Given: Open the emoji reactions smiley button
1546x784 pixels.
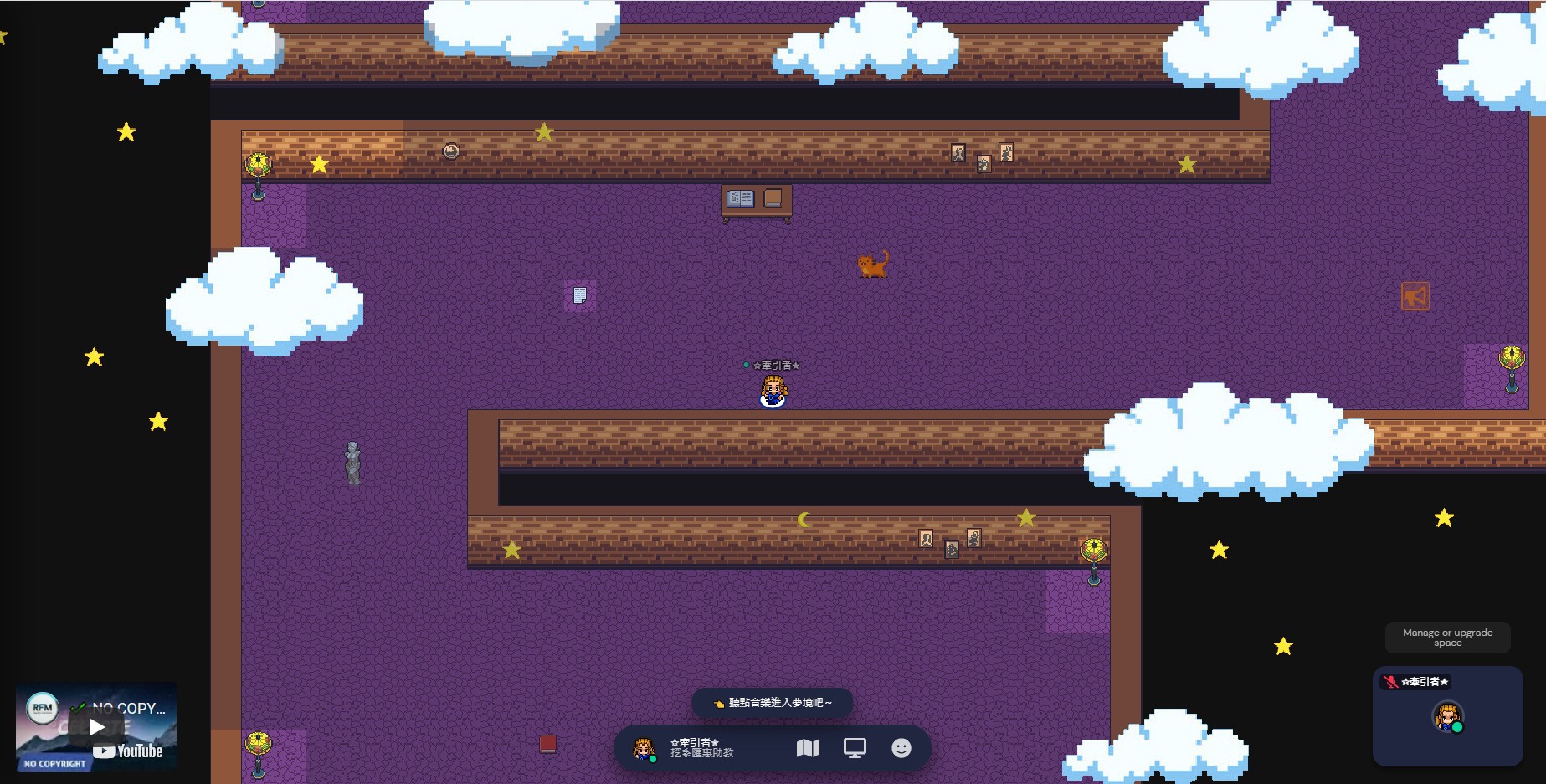Looking at the screenshot, I should coord(901,748).
